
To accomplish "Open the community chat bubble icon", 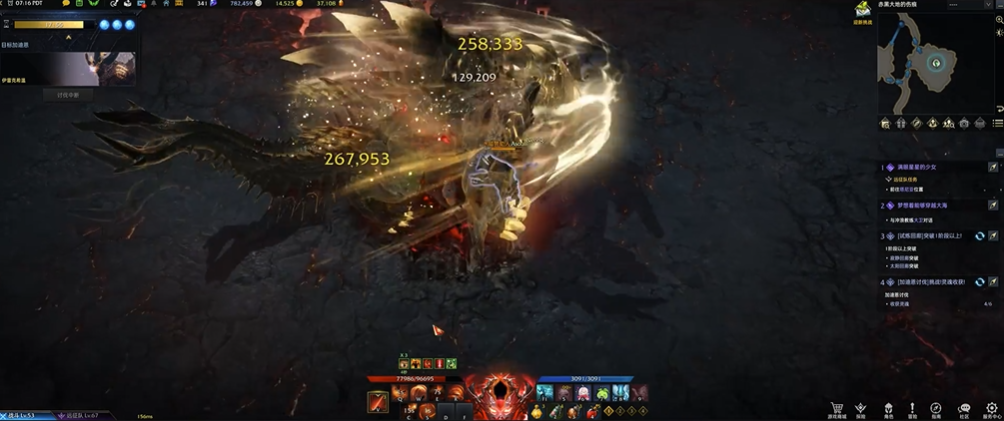I will click(x=964, y=408).
